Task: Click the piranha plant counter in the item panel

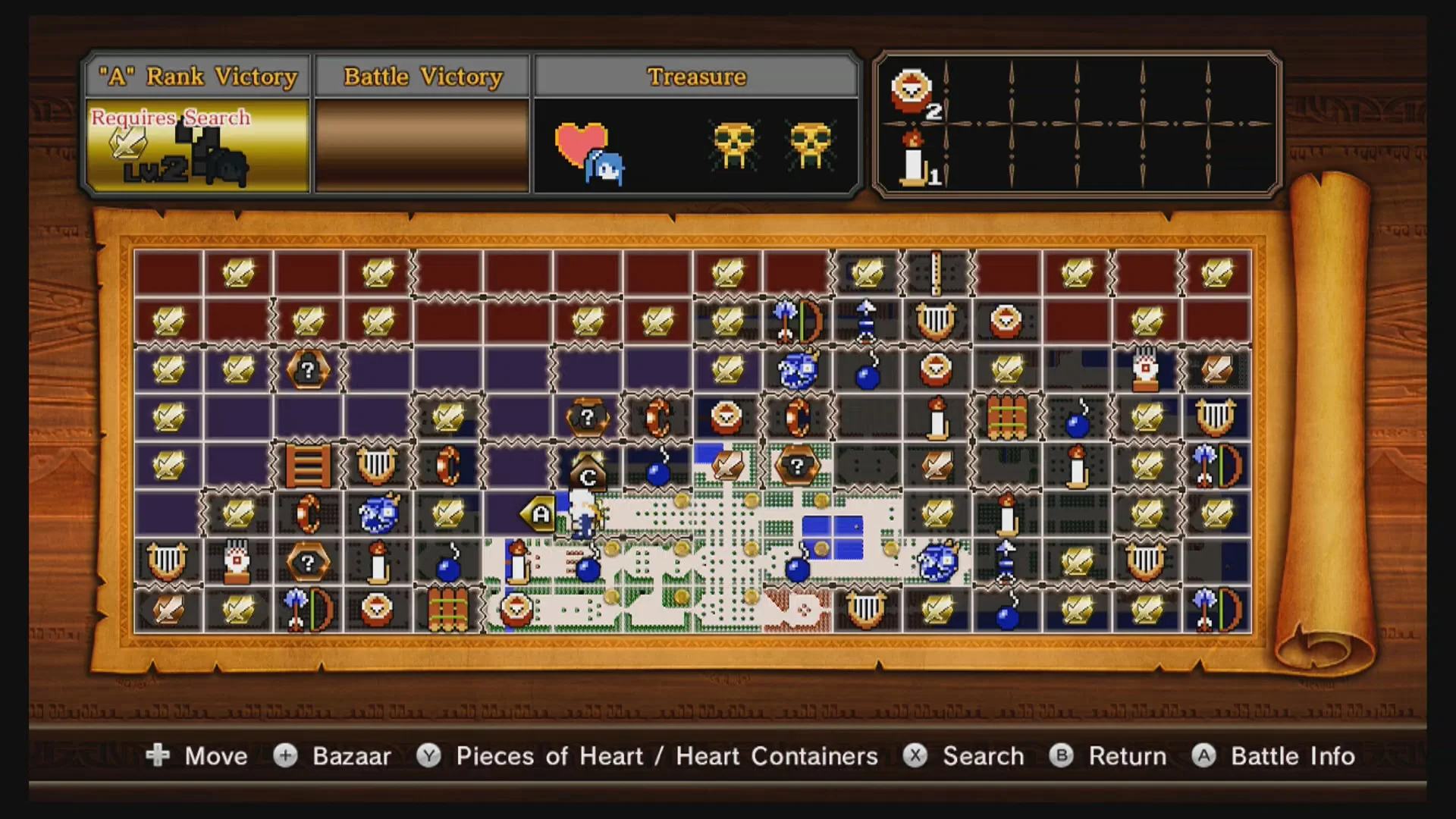Action: 914,95
